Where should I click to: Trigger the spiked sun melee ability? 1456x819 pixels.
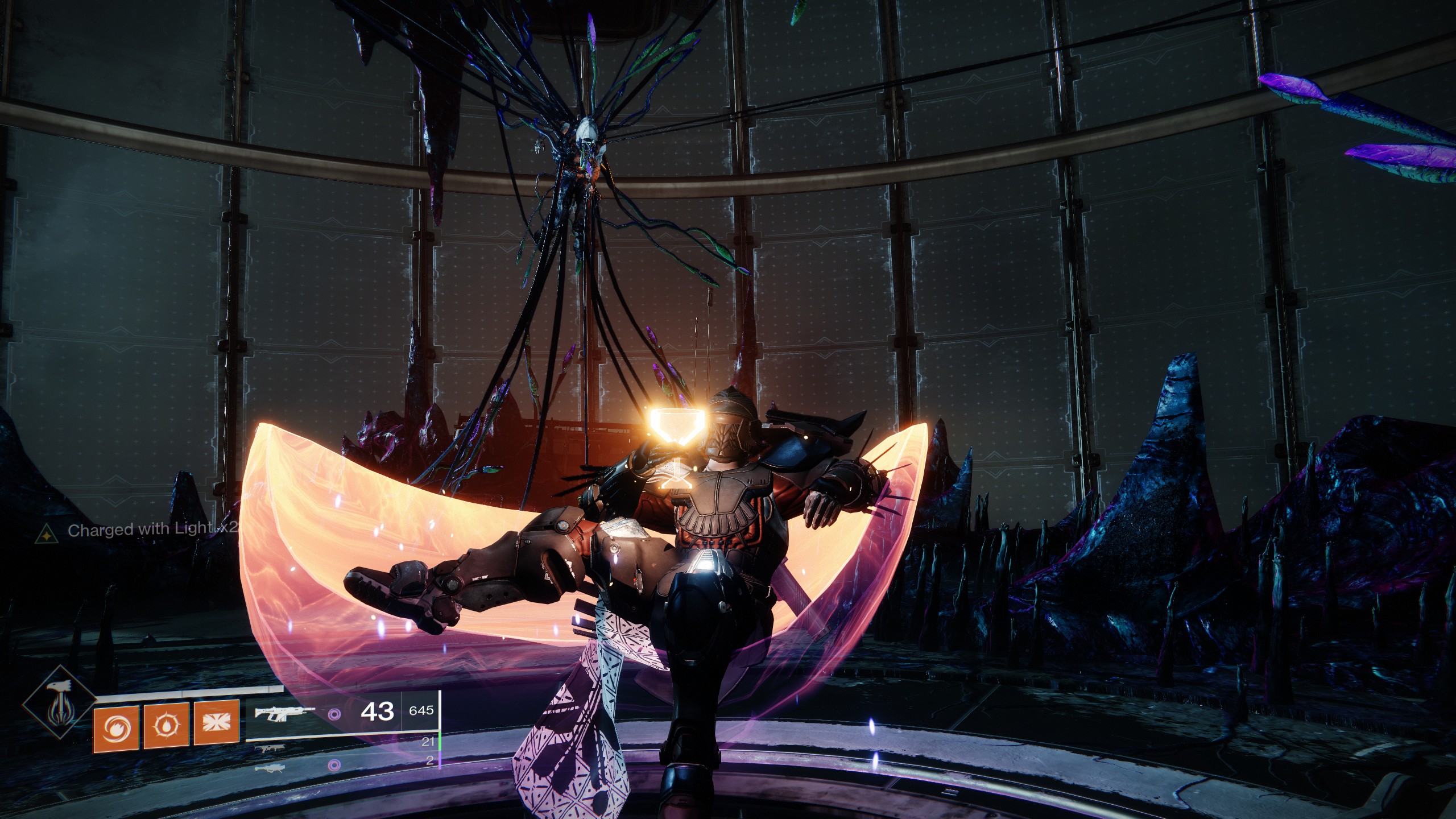tap(166, 725)
